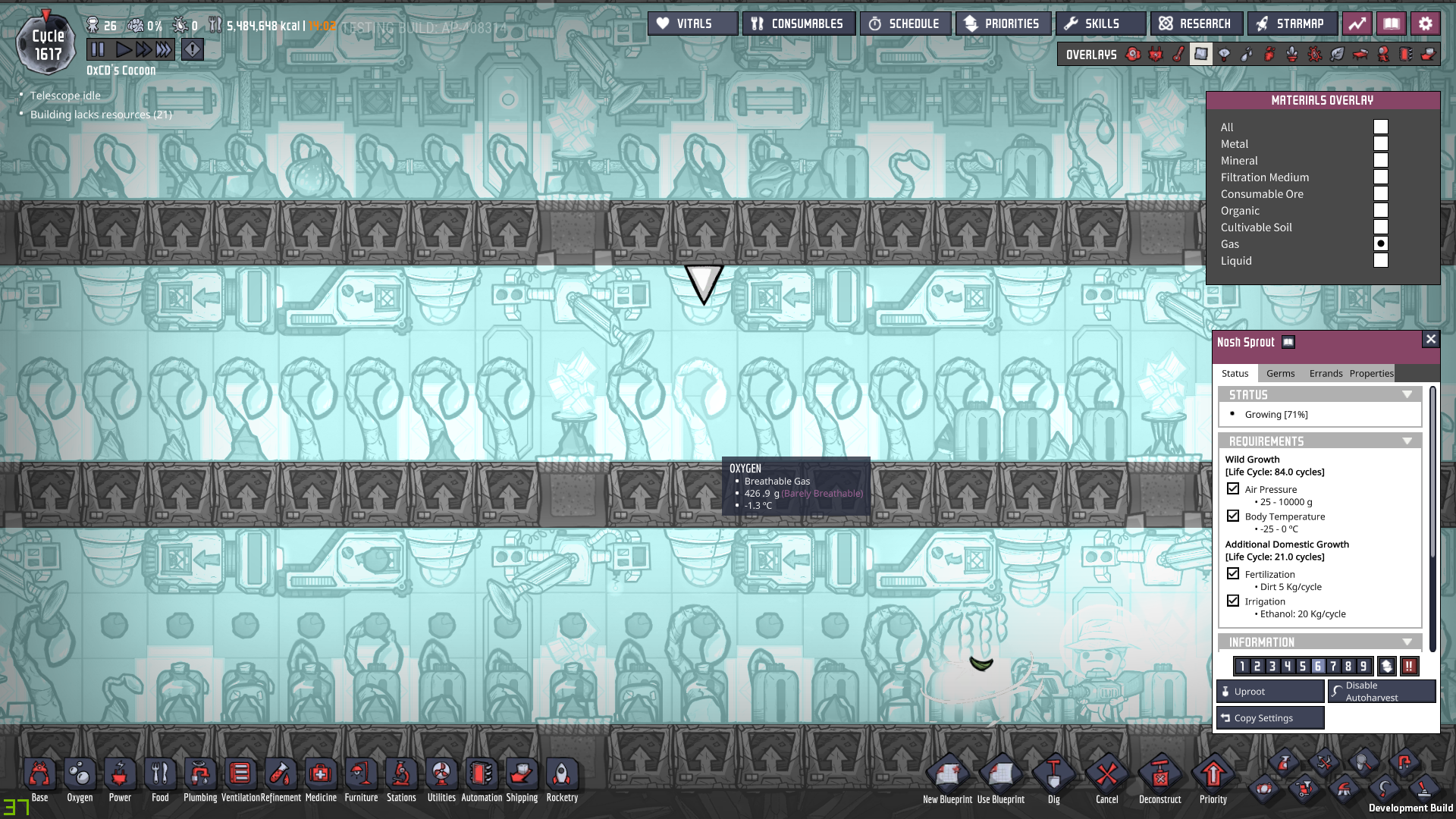The image size is (1456, 819).
Task: Switch to the Germs tab
Action: click(x=1280, y=373)
